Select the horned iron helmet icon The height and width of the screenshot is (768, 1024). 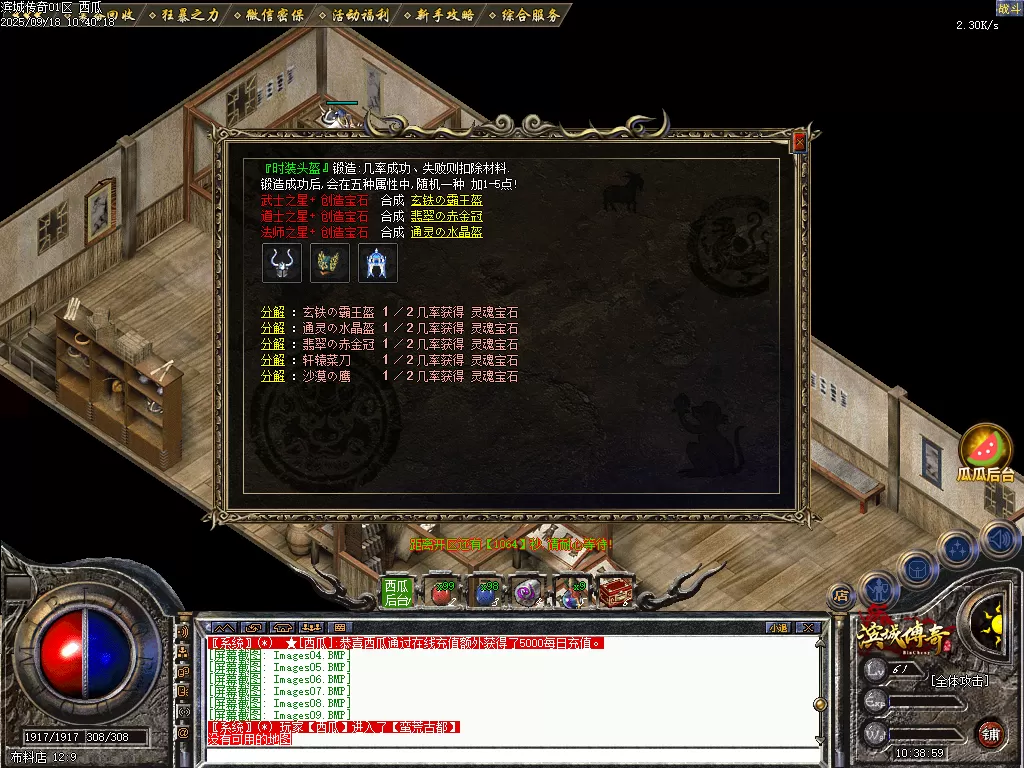[x=281, y=263]
